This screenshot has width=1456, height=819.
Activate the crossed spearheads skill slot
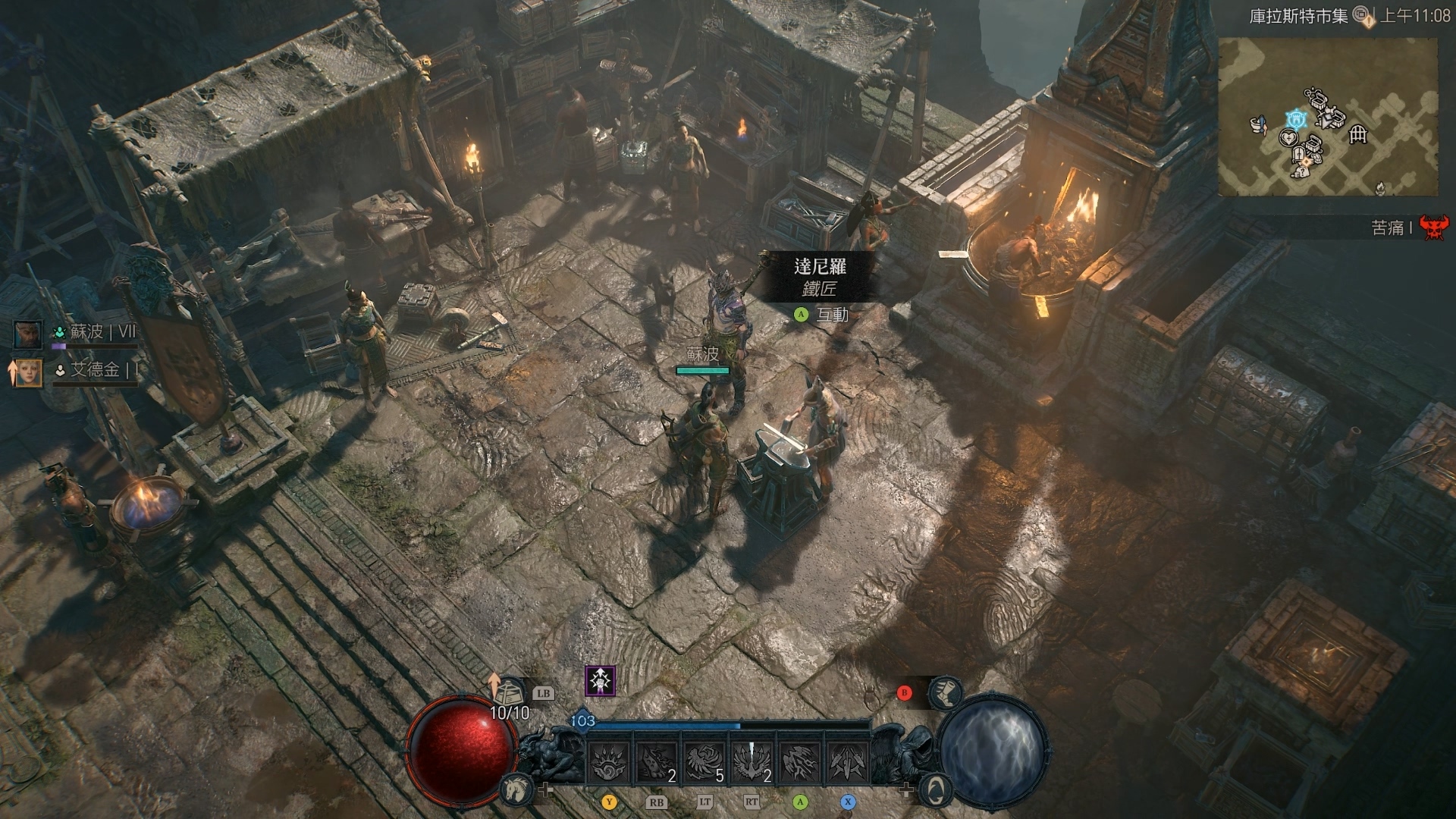847,761
